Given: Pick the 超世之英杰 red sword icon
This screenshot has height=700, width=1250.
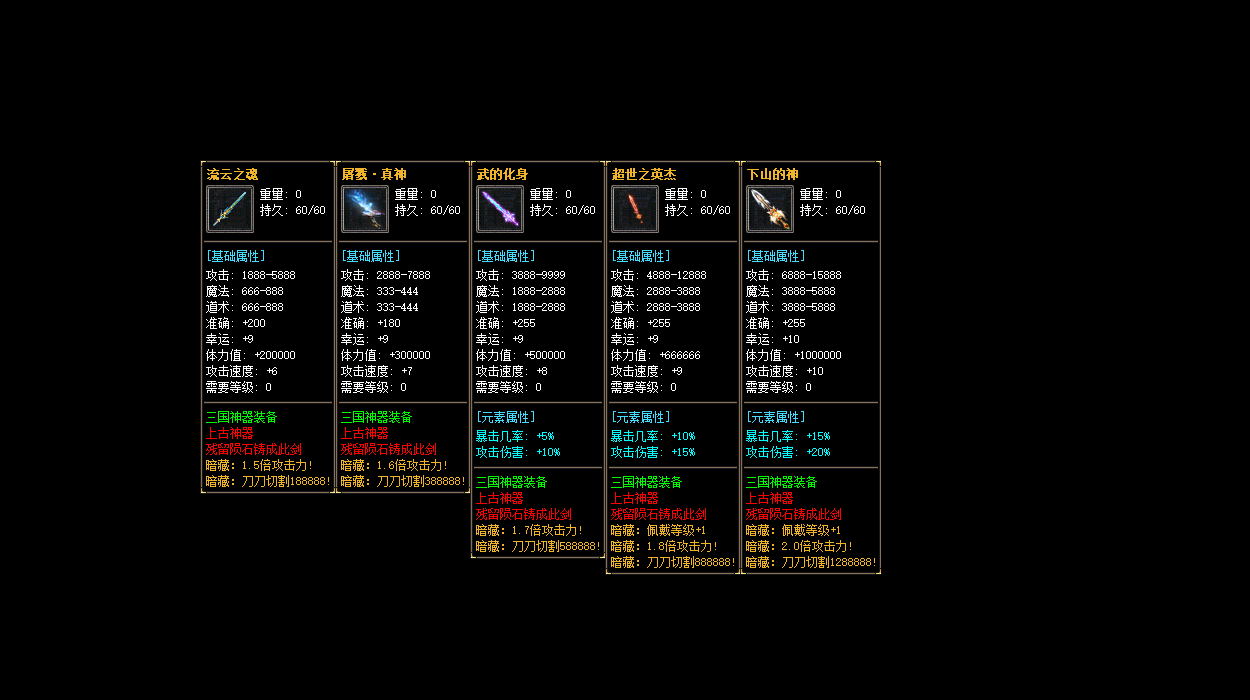Looking at the screenshot, I should 635,209.
